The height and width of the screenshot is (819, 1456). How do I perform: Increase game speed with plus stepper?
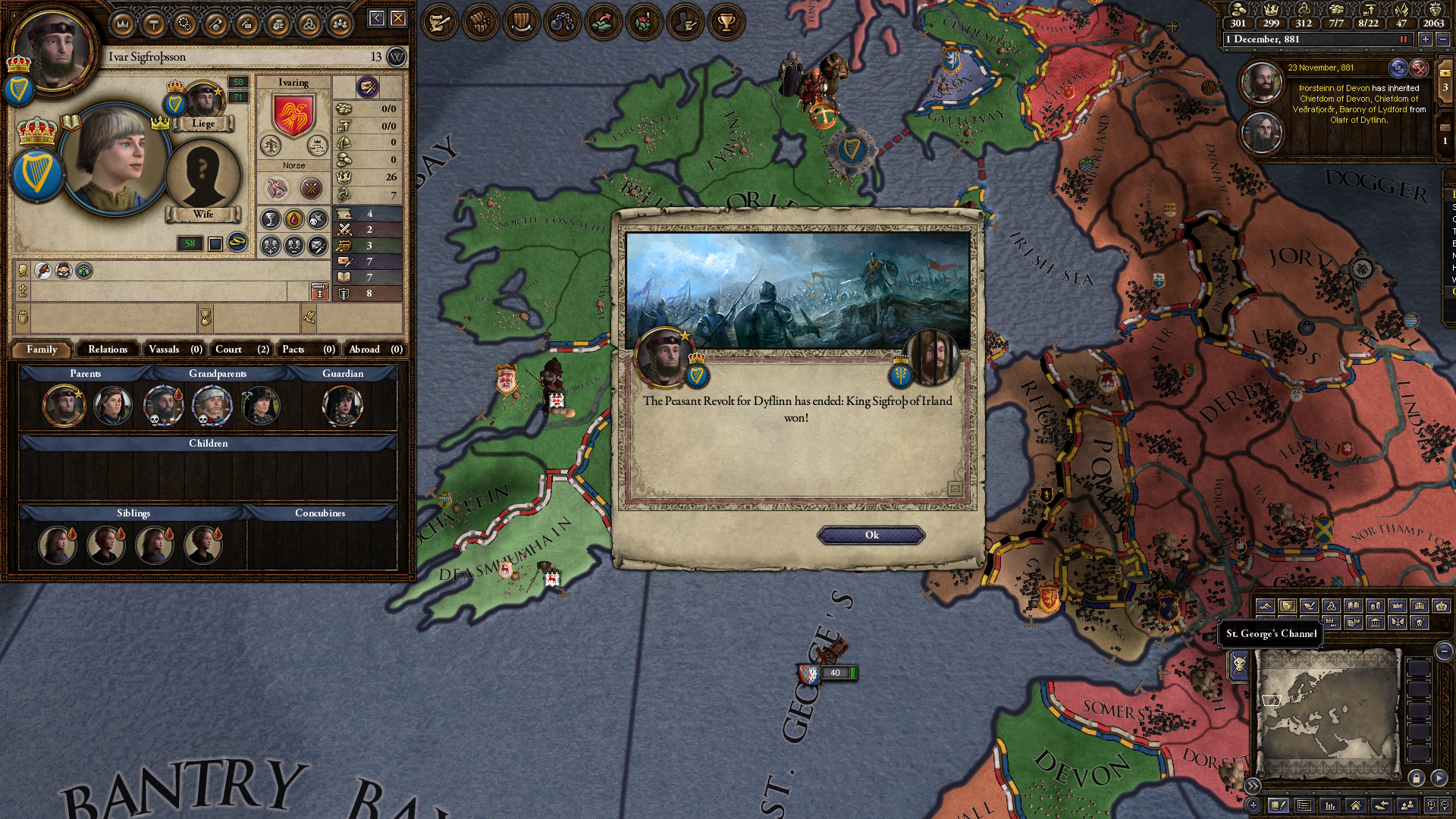pos(1426,39)
